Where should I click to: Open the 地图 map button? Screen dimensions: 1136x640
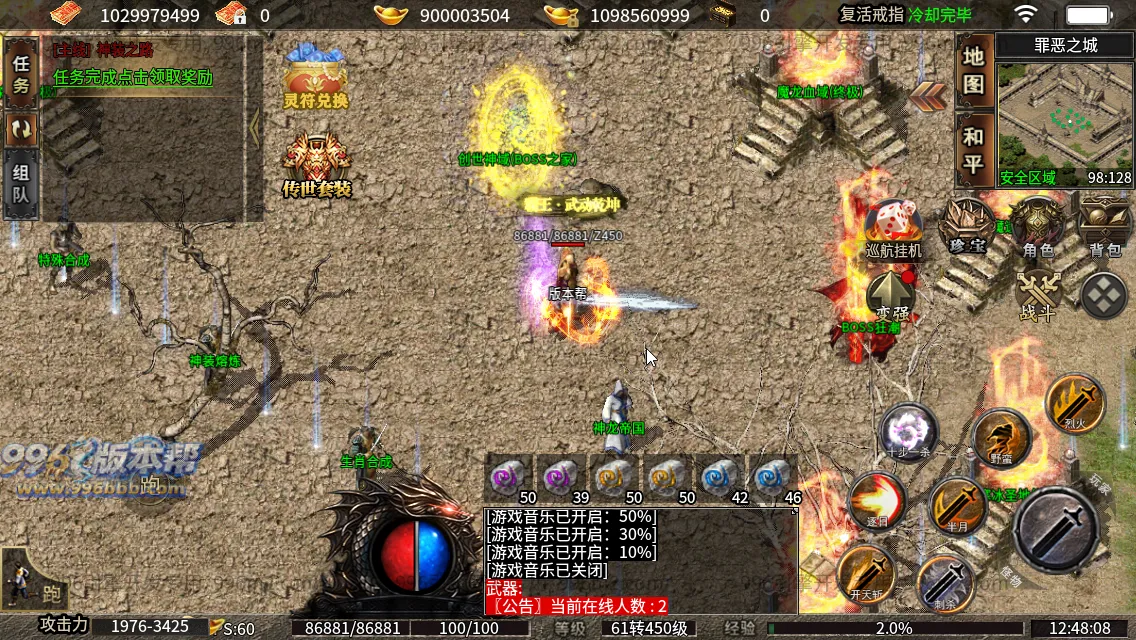point(973,70)
